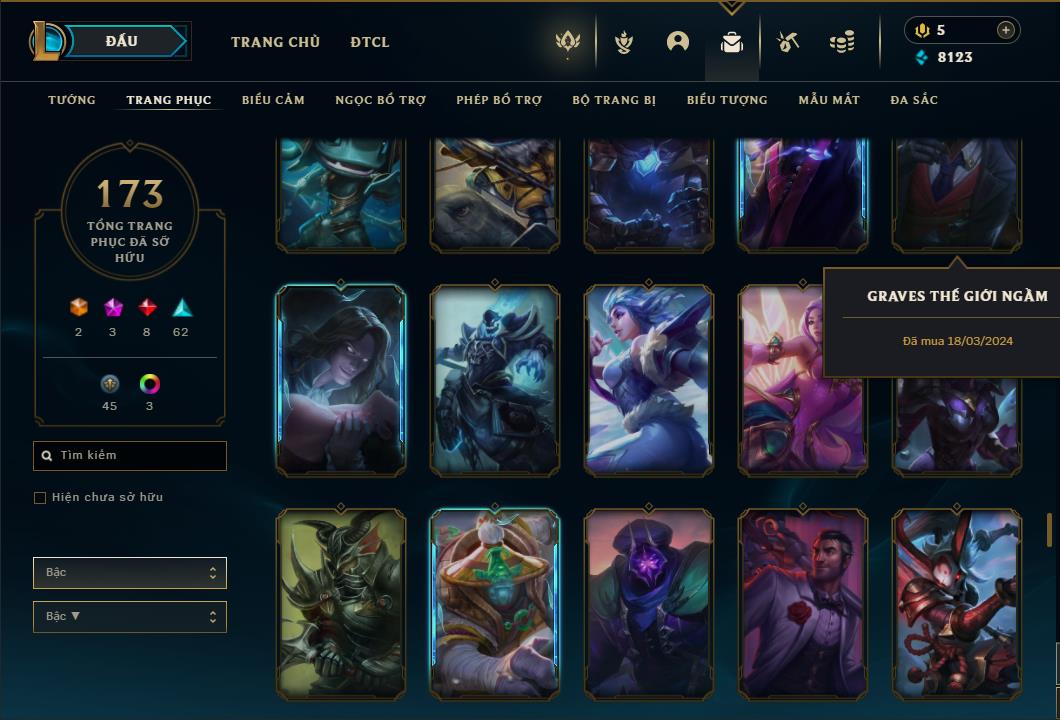Open the ĐTCL menu entry
The height and width of the screenshot is (720, 1060).
(x=370, y=42)
